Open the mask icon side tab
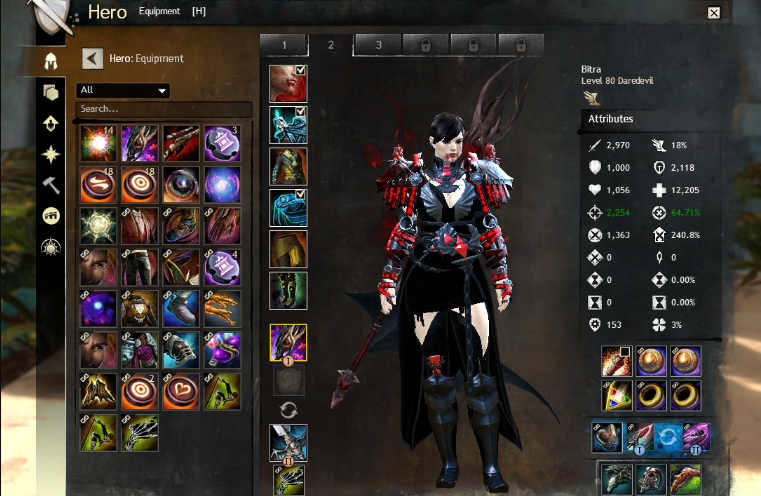761x496 pixels. tap(48, 216)
